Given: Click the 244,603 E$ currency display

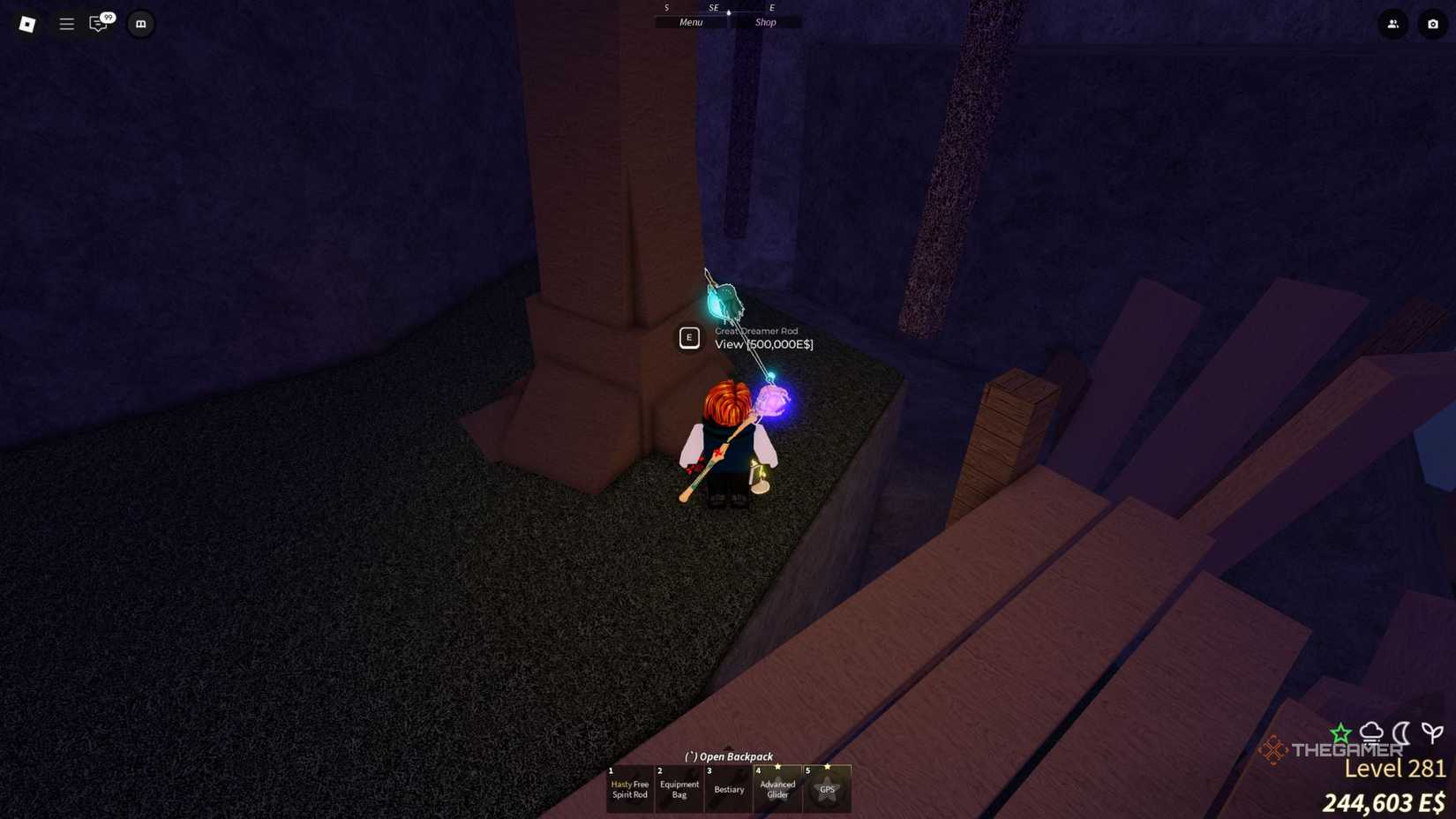Looking at the screenshot, I should click(x=1383, y=803).
